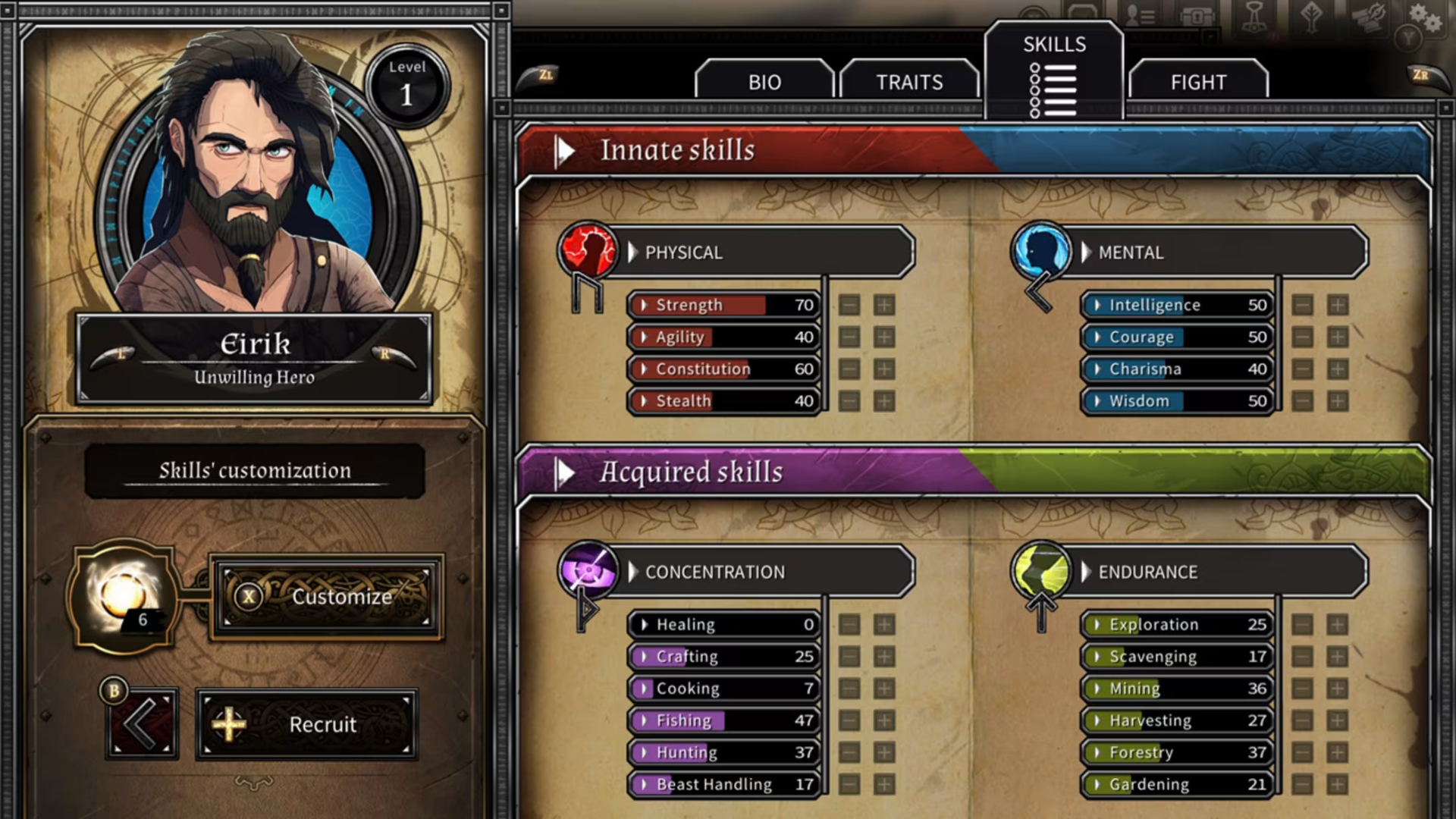1456x819 pixels.
Task: Show the FIGHT tab
Action: [1198, 82]
